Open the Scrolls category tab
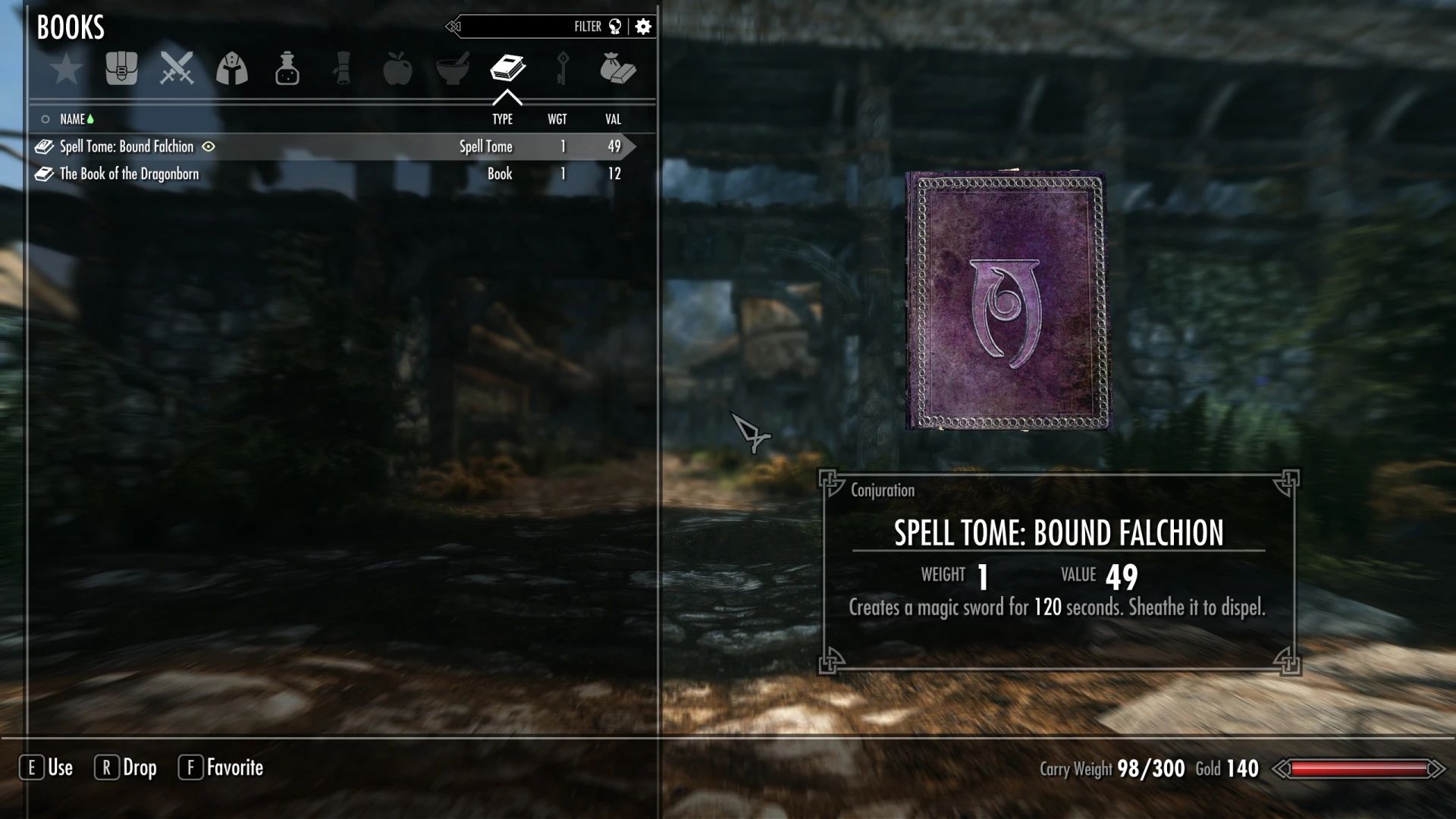The height and width of the screenshot is (819, 1456). coord(342,69)
